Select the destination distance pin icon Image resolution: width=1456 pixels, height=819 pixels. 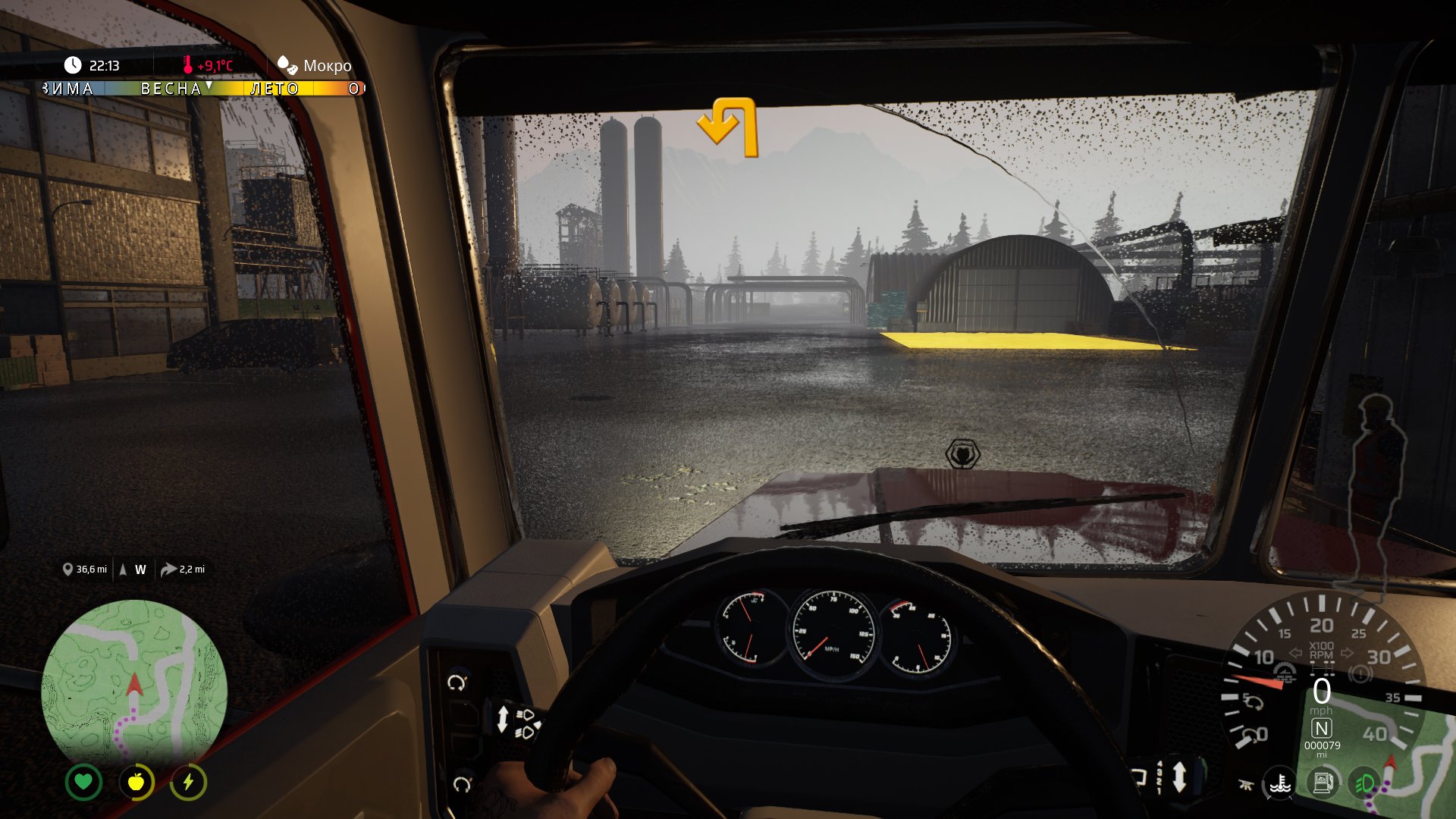pos(67,570)
